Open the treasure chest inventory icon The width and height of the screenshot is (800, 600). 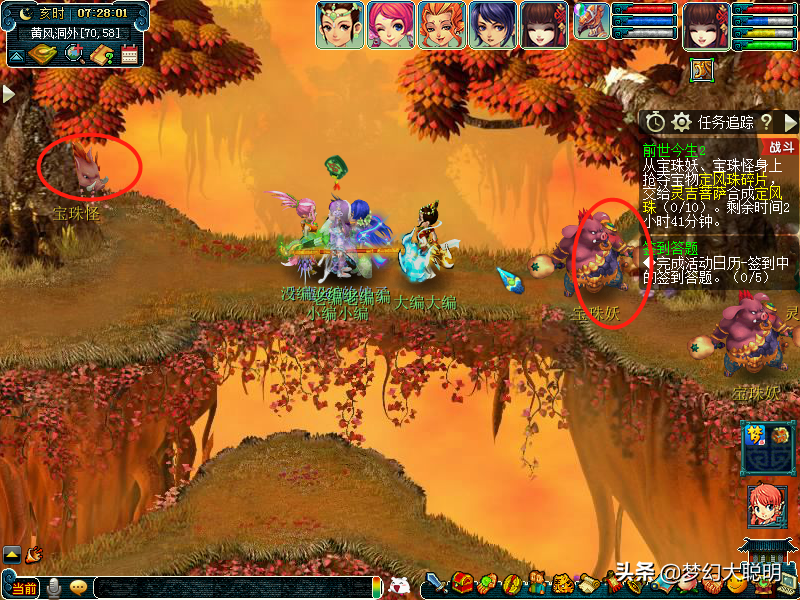click(462, 582)
